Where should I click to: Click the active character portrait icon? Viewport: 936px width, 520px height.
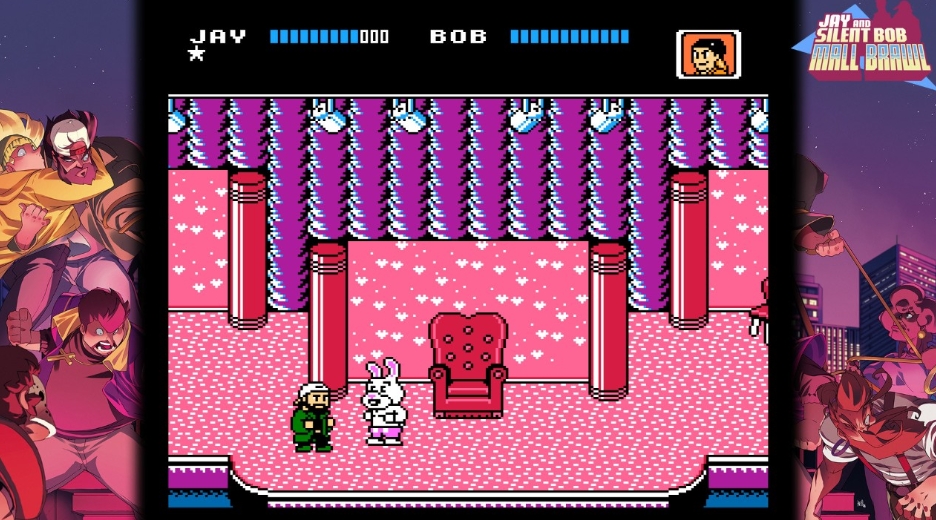tap(708, 54)
